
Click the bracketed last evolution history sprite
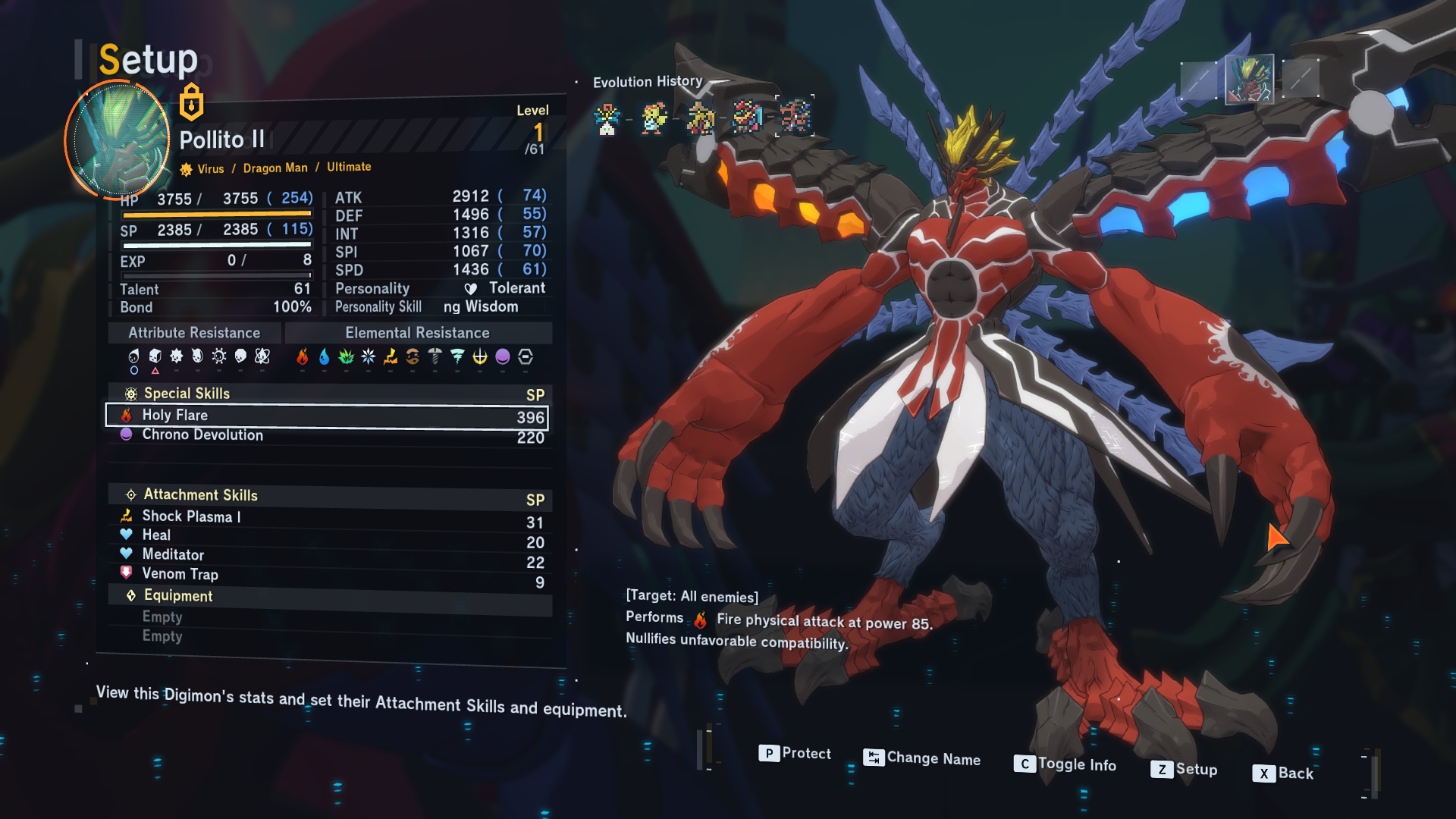point(795,117)
